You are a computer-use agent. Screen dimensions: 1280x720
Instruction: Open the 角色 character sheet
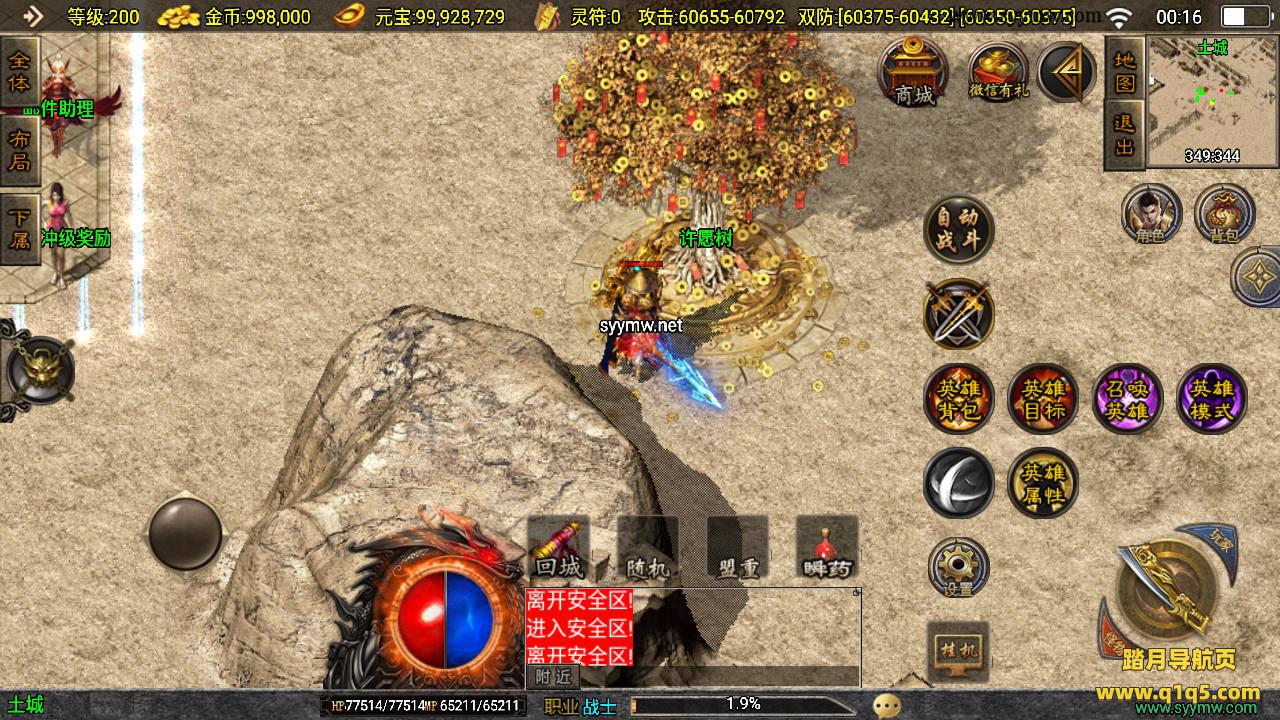click(x=1151, y=215)
